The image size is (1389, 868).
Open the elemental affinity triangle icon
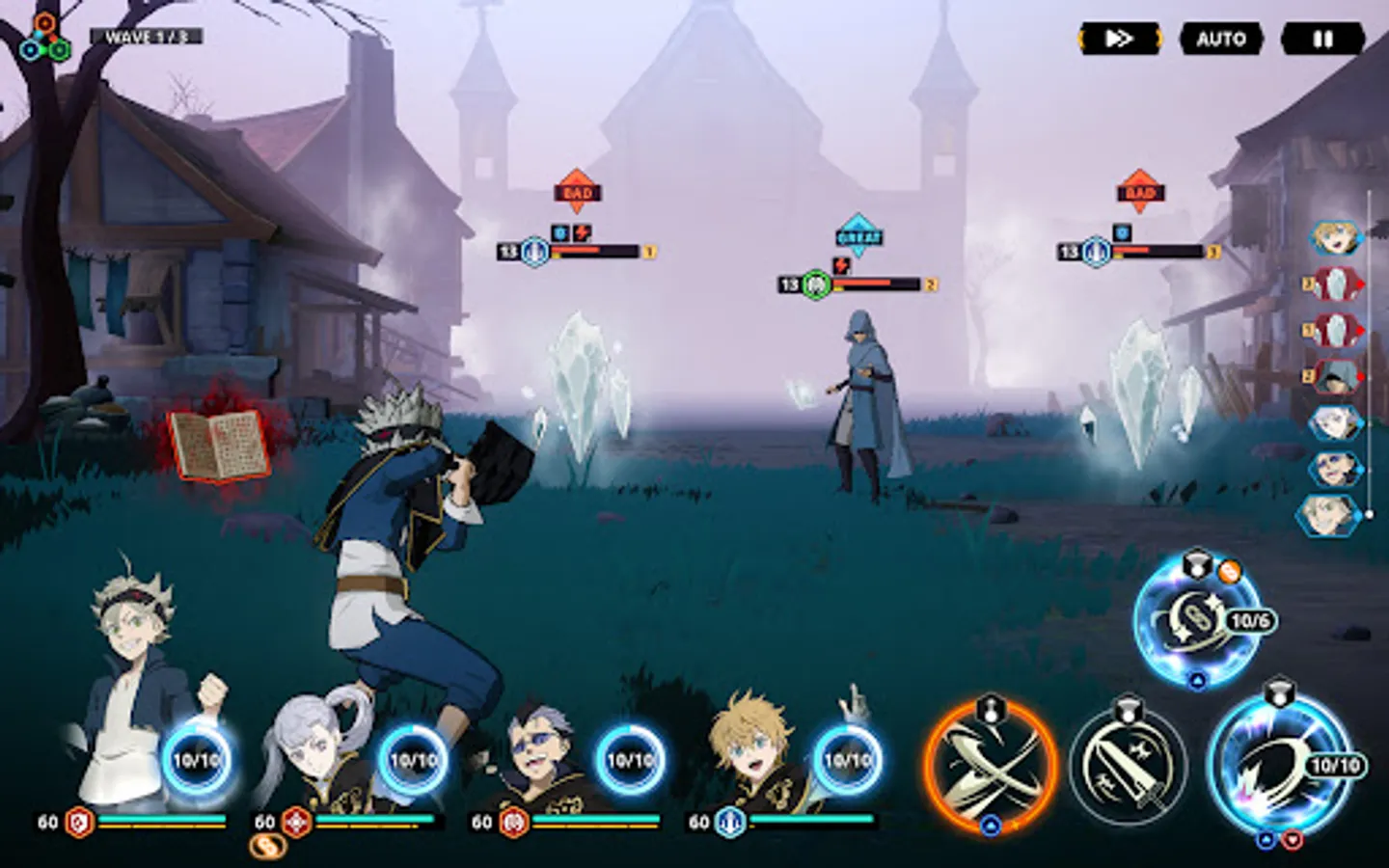pos(44,39)
